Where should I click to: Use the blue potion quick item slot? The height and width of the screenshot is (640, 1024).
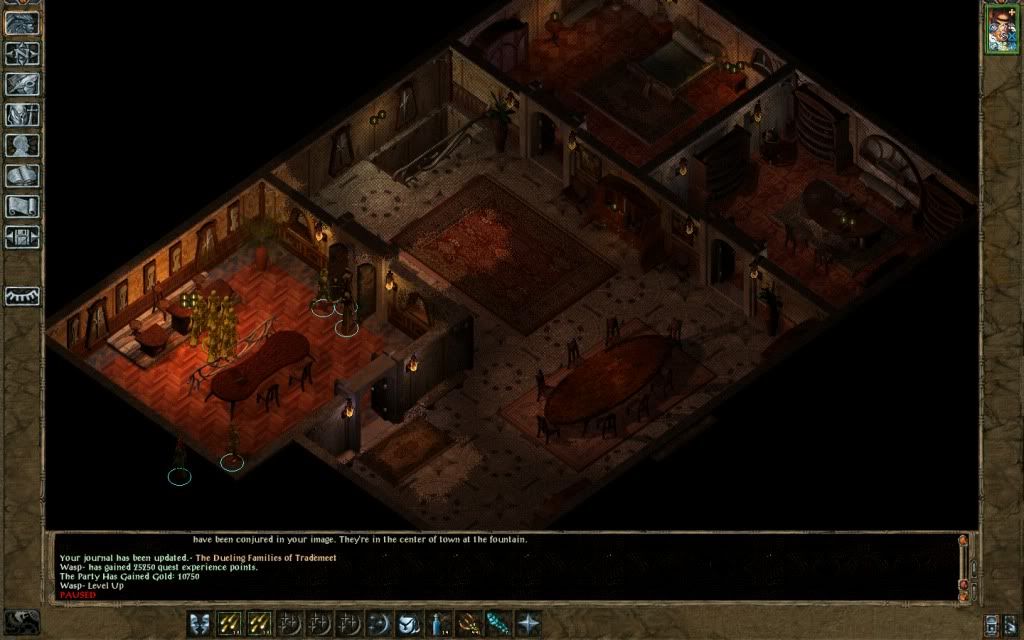[x=437, y=623]
